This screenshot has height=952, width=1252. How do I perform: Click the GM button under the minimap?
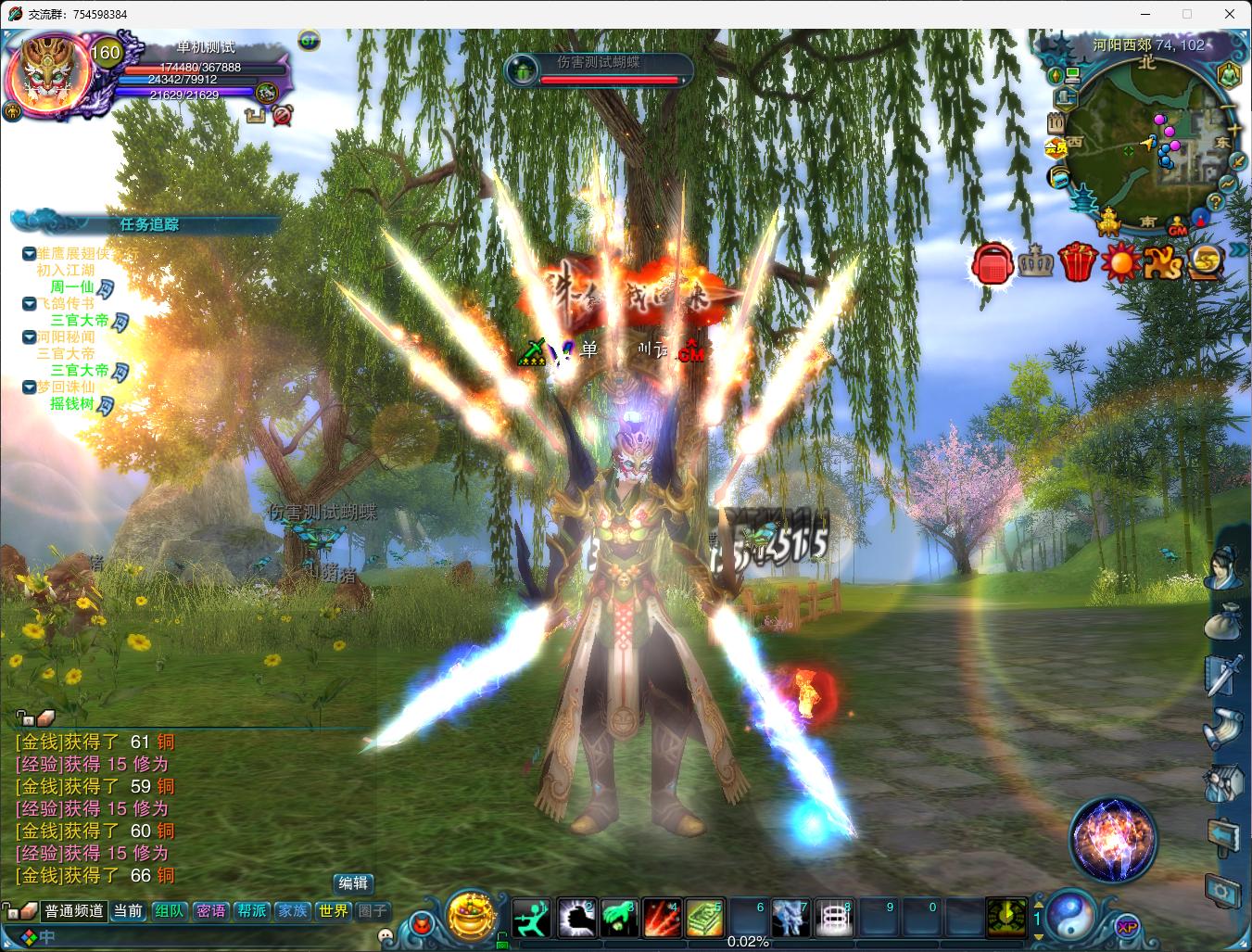(1178, 229)
